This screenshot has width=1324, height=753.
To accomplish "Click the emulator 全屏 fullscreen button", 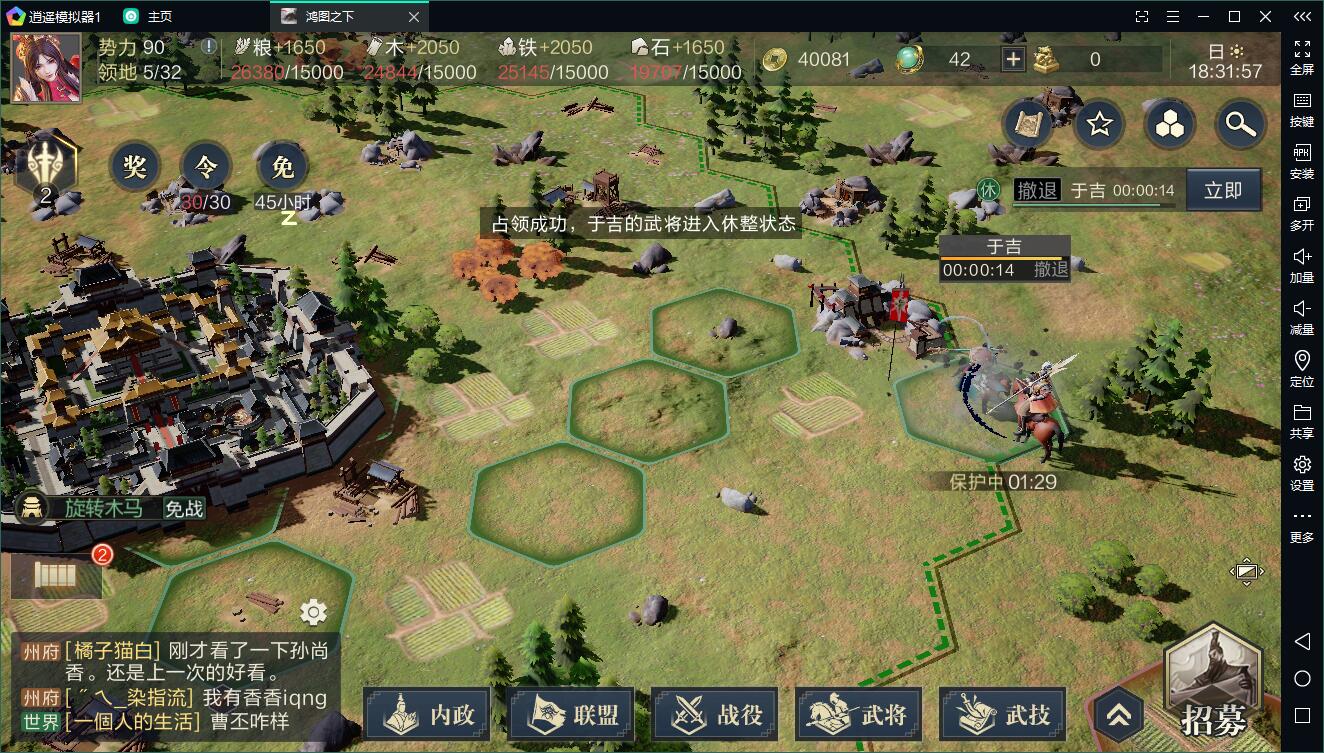I will coord(1302,57).
